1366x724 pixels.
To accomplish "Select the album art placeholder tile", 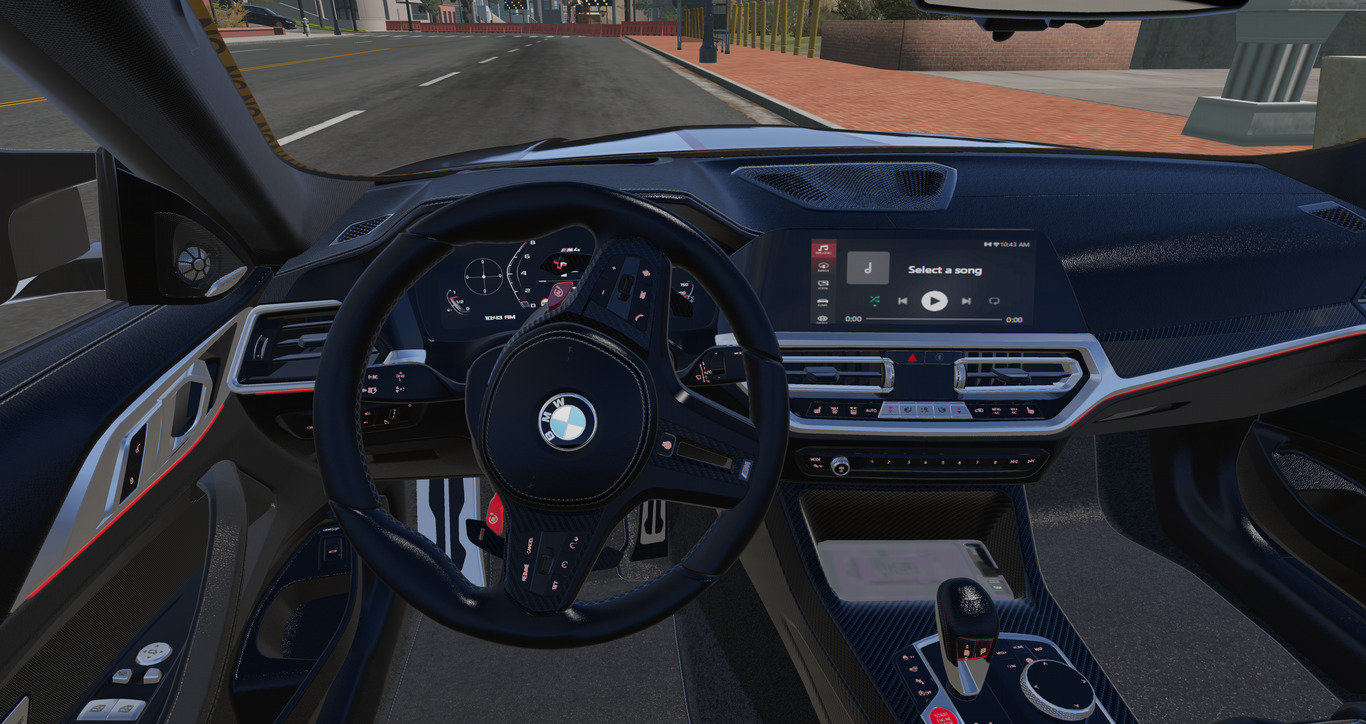I will [868, 268].
